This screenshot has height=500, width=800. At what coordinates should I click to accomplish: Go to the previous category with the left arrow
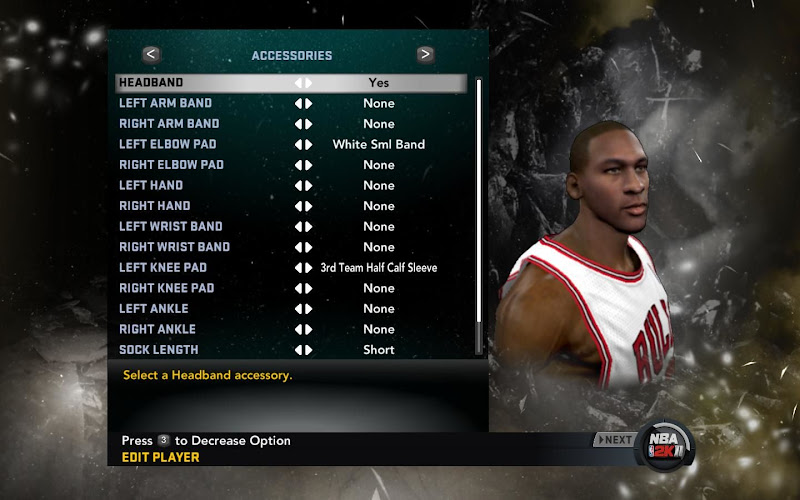[151, 55]
